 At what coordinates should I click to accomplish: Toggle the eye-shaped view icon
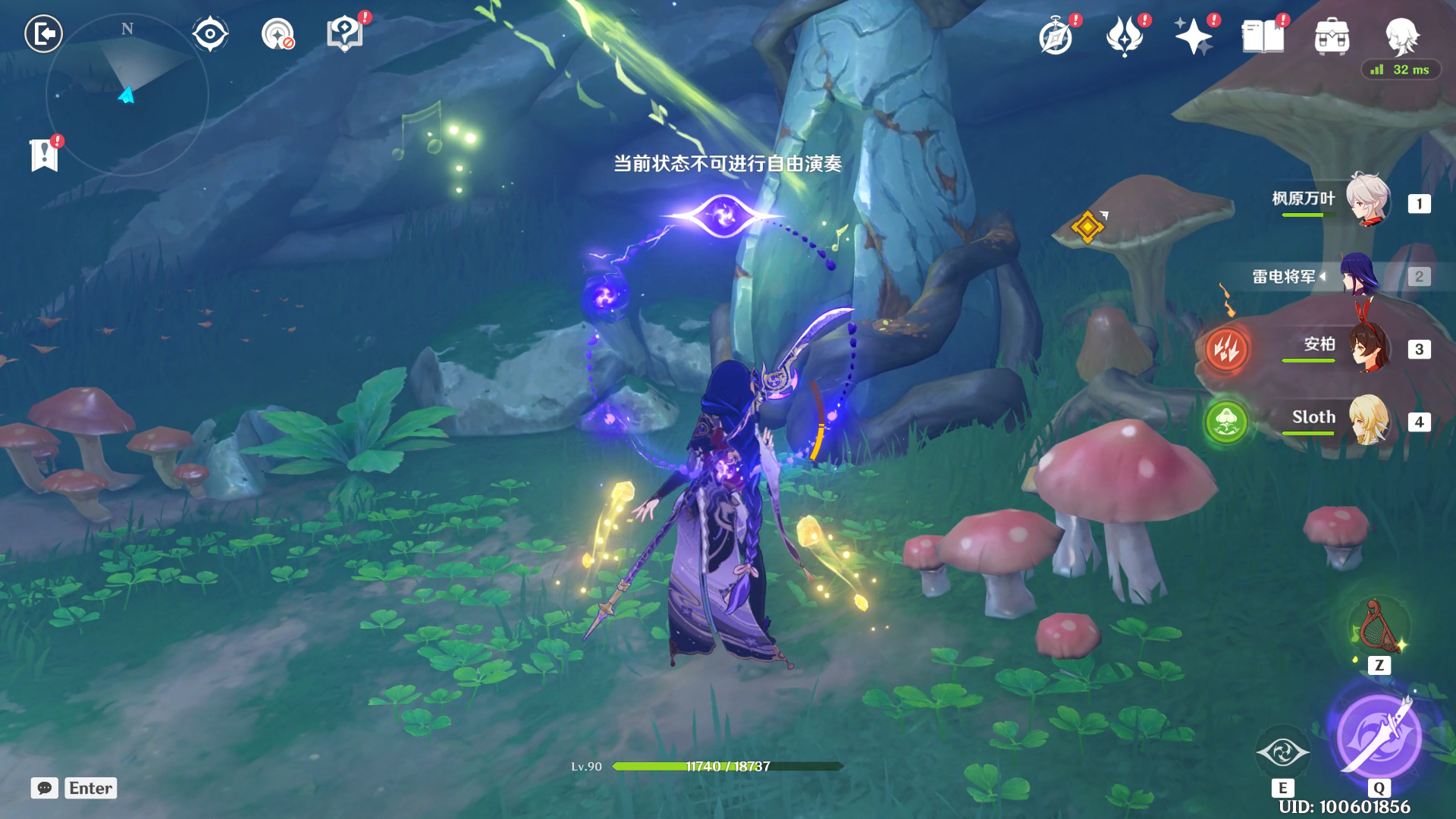pyautogui.click(x=209, y=34)
